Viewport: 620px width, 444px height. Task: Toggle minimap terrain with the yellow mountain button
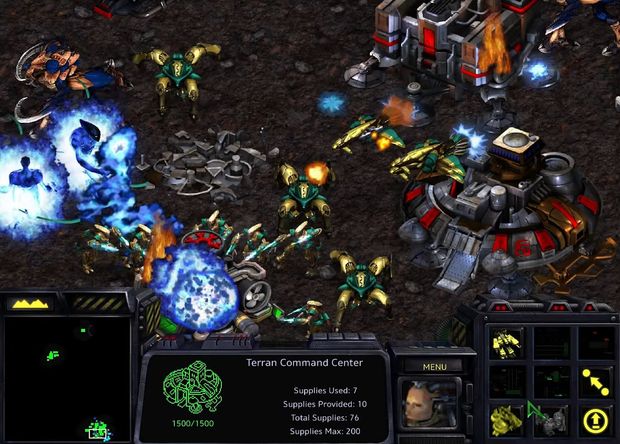click(33, 302)
